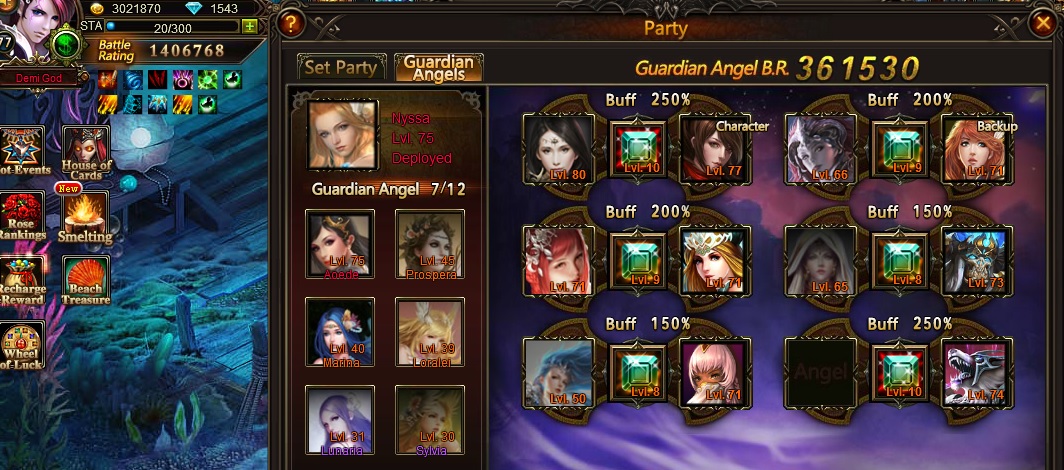Close the Party window
Image resolution: width=1064 pixels, height=470 pixels.
pyautogui.click(x=1042, y=21)
